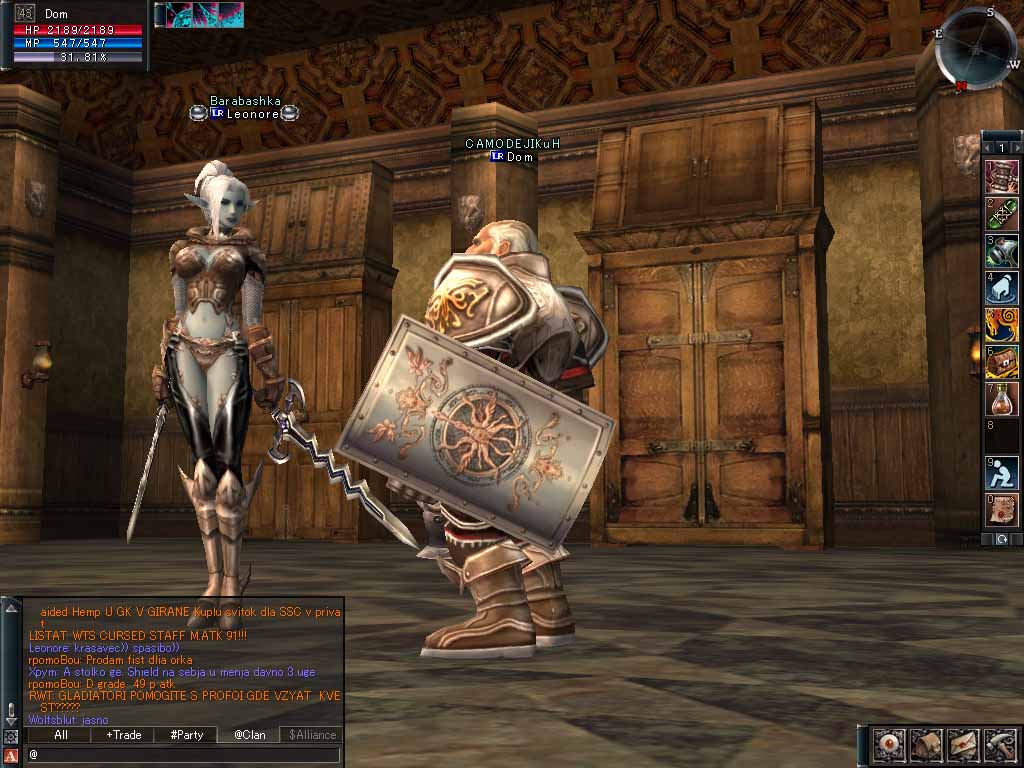Open the +Trade chat tab

(124, 735)
